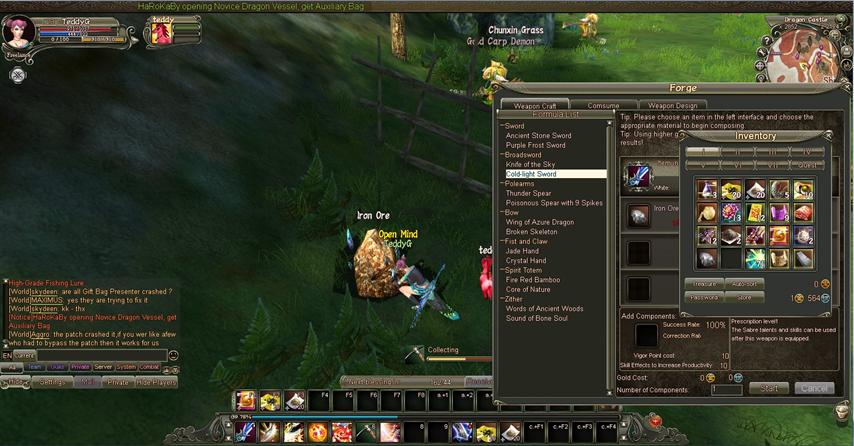Screen dimensions: 854x446
Task: Toggle the Hide Players button
Action: point(156,382)
